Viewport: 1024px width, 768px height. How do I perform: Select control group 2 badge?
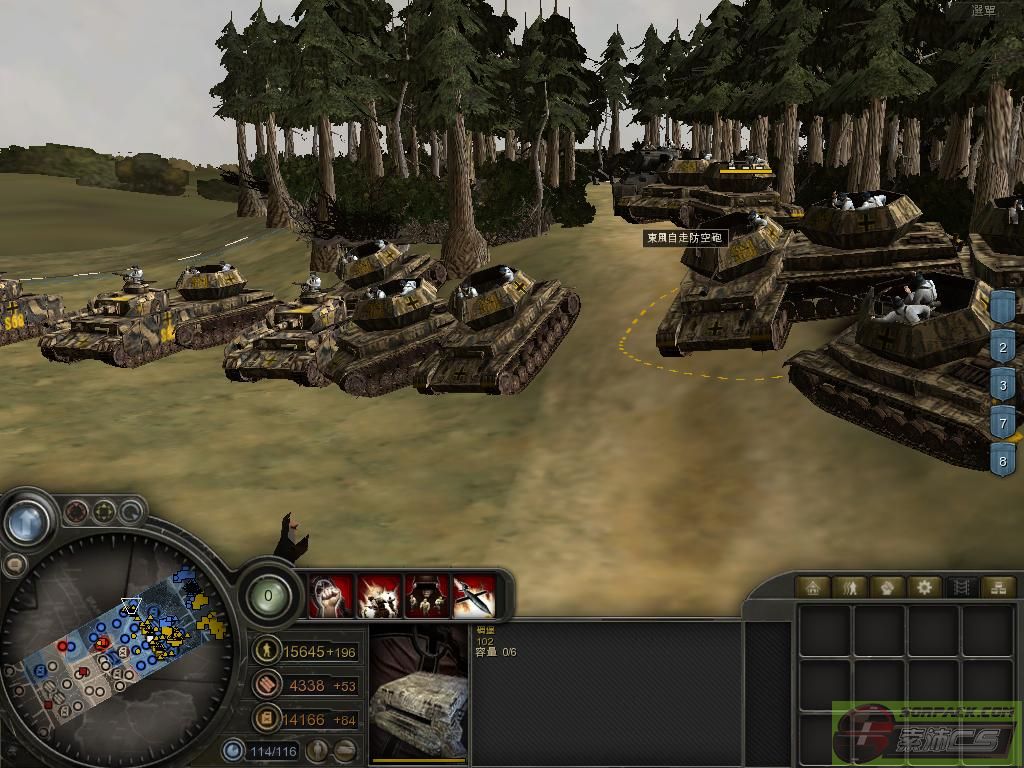tap(1003, 348)
